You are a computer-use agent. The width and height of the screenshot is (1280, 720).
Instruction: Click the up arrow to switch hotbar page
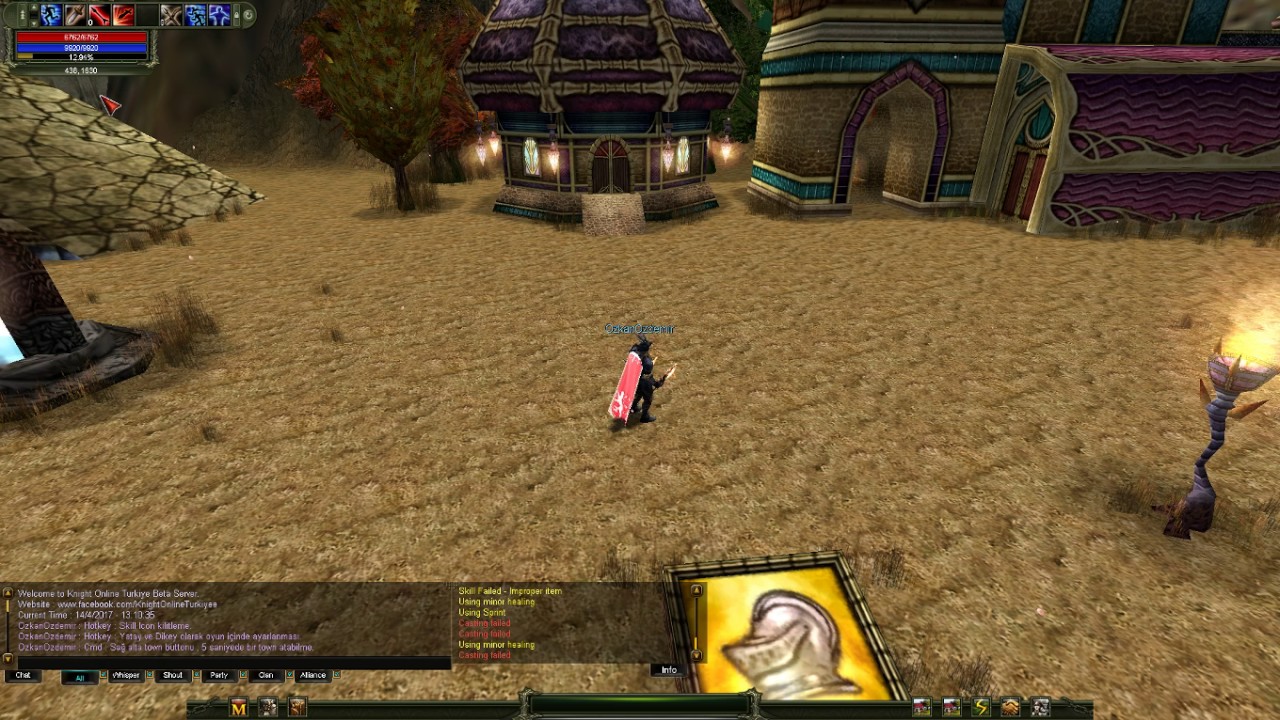[34, 8]
